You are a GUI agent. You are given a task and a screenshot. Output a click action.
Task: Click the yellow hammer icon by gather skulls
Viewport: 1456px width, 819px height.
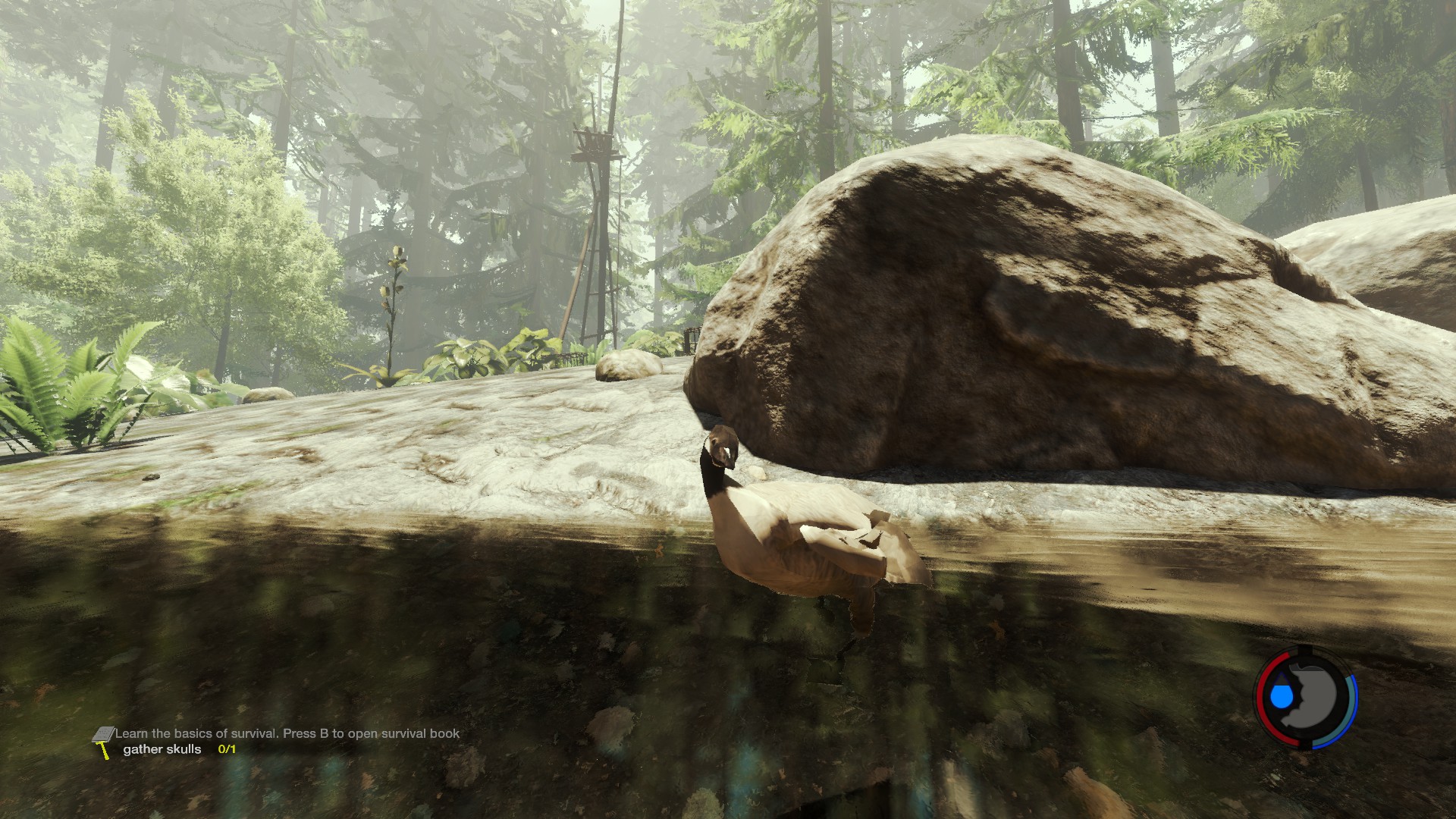(x=104, y=751)
